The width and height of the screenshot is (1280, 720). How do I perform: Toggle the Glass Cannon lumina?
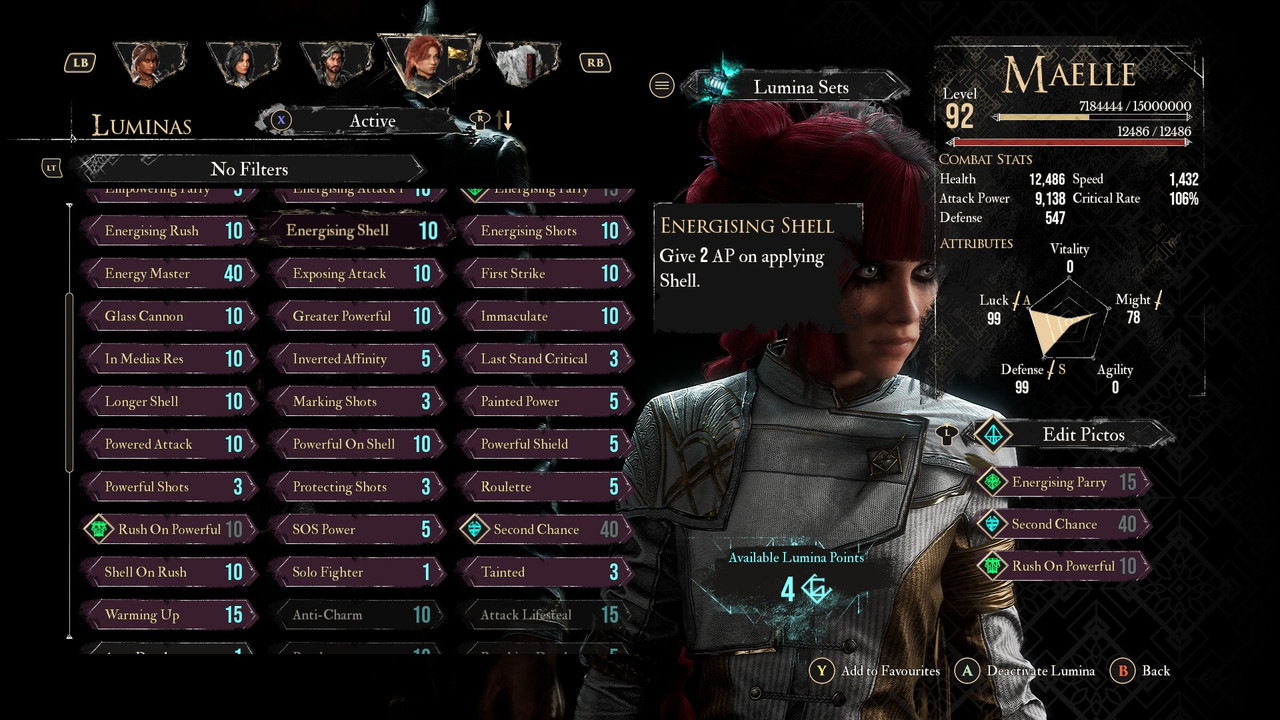tap(166, 316)
